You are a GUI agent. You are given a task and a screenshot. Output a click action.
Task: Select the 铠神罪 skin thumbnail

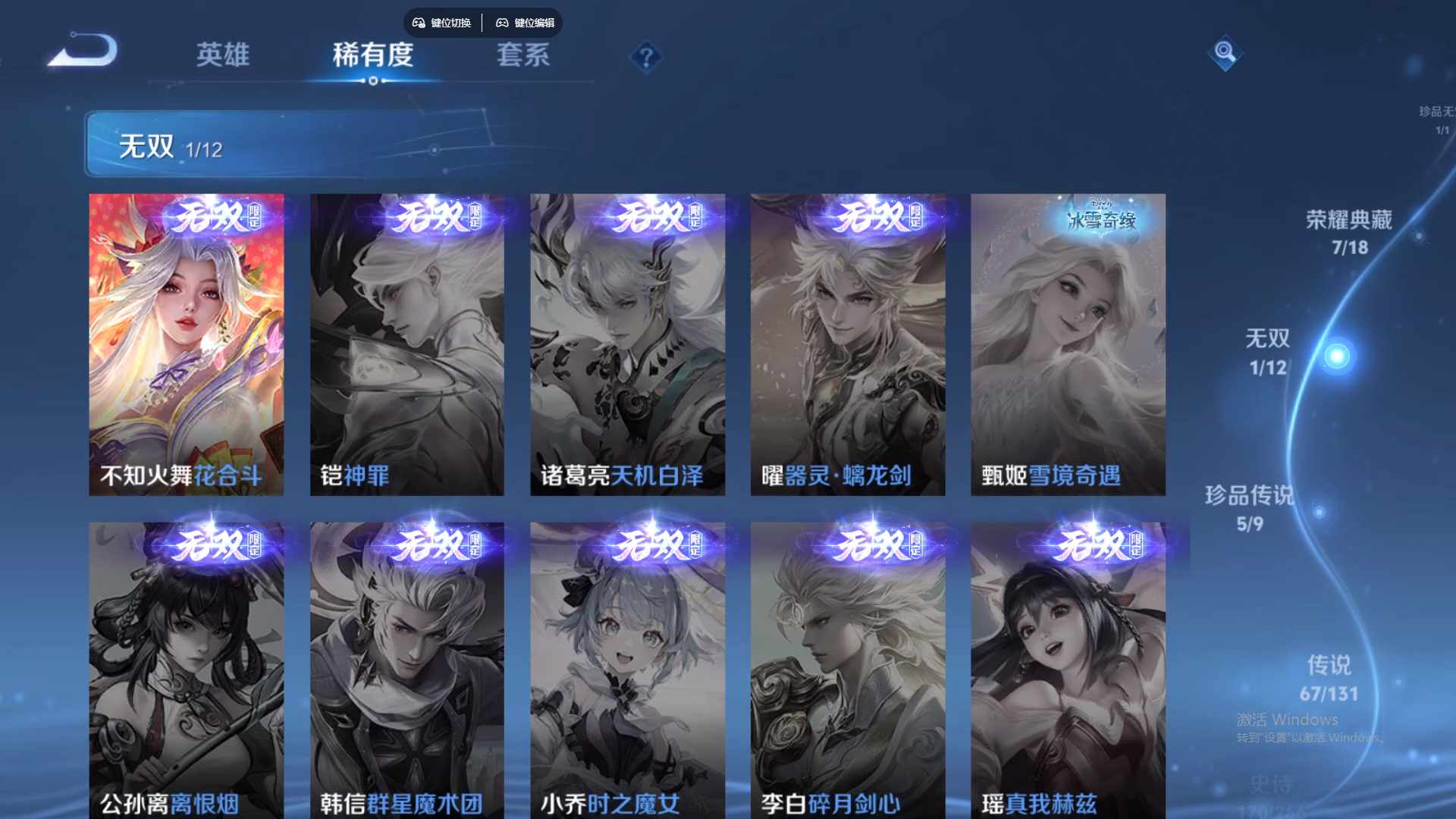pyautogui.click(x=407, y=341)
